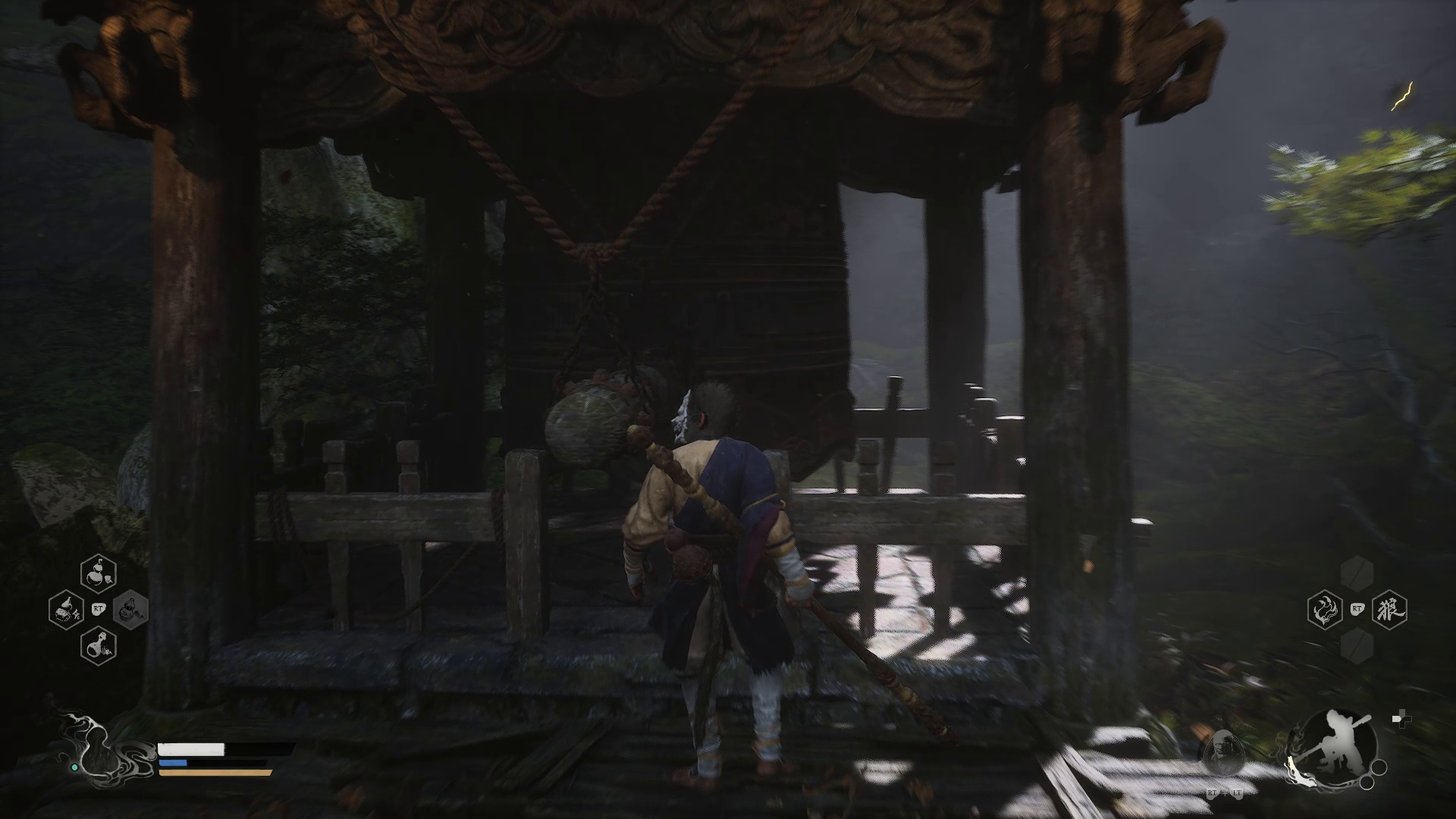Expand the empty hex slot above the spell wheel
1456x819 pixels.
(1357, 574)
